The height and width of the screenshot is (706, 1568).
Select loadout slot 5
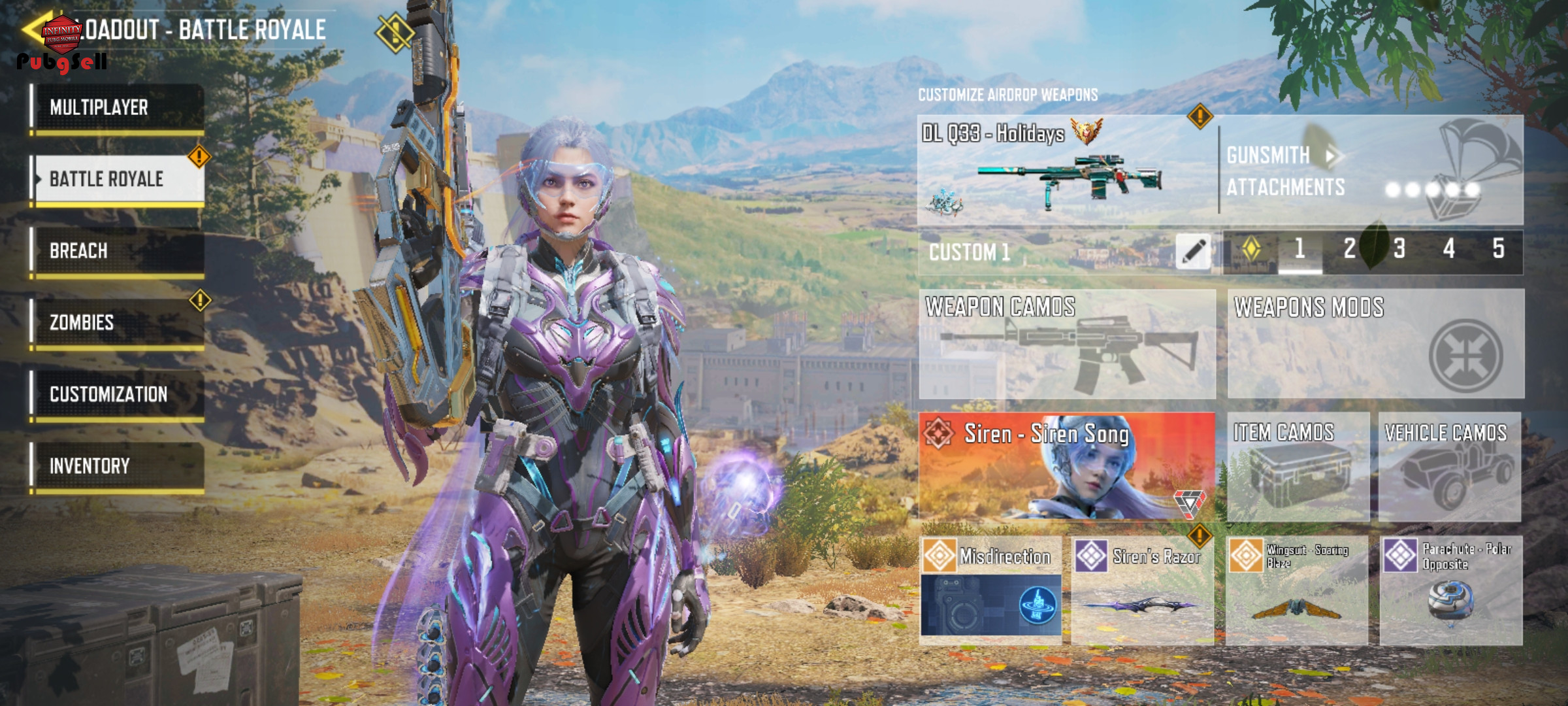[x=1499, y=249]
